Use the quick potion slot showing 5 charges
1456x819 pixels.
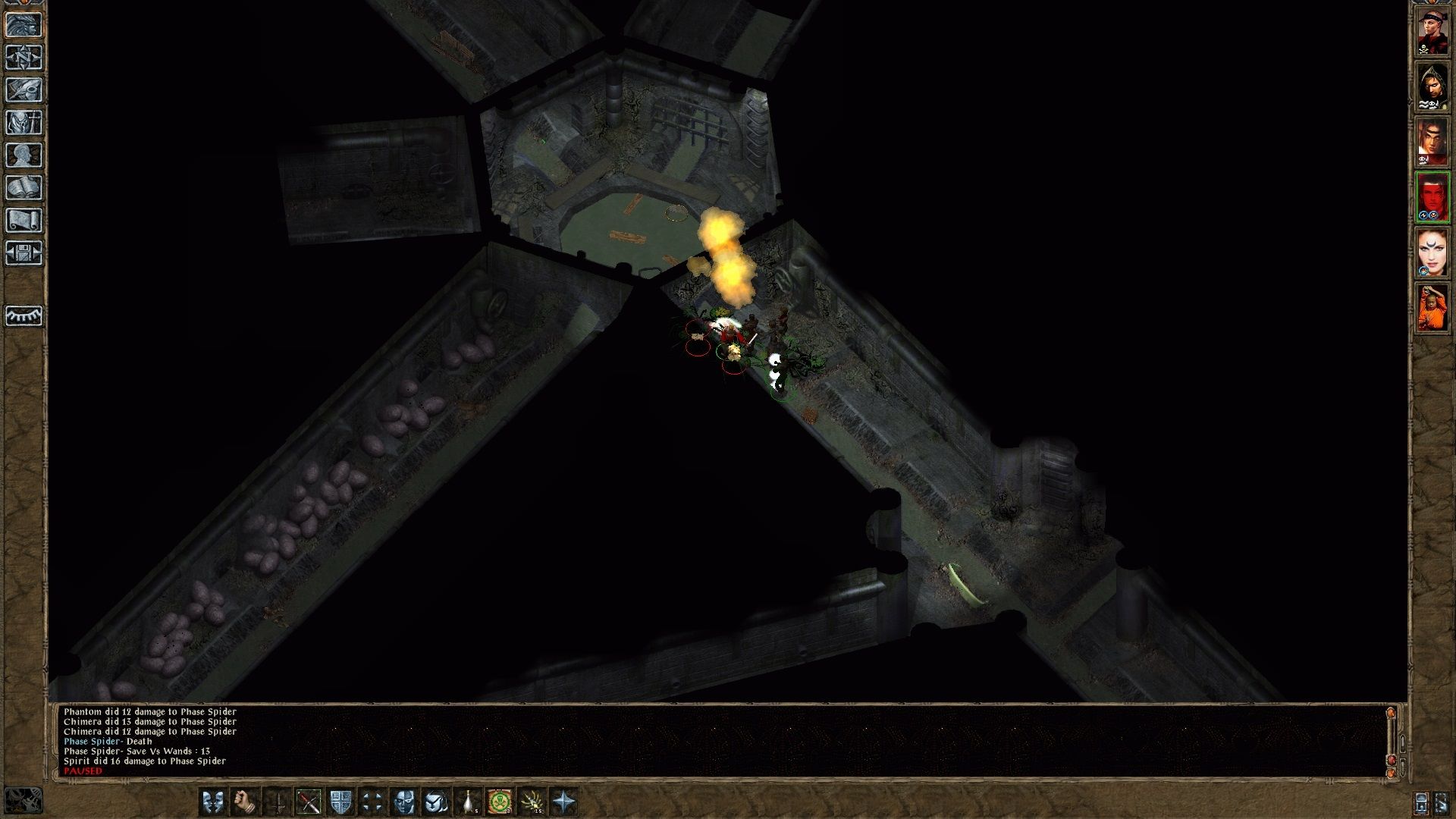(467, 802)
